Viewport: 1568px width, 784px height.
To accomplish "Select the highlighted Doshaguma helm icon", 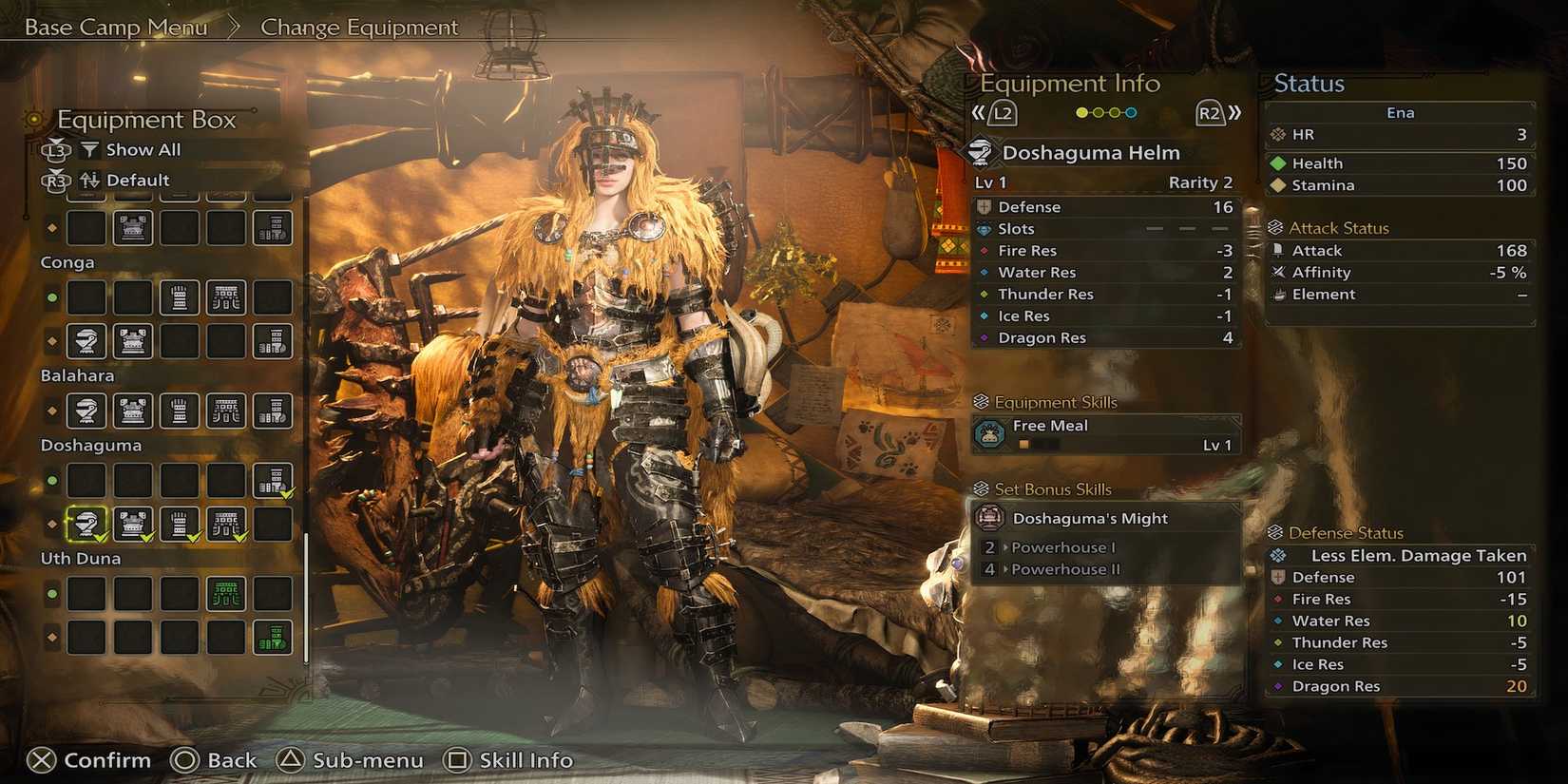I will coord(86,524).
